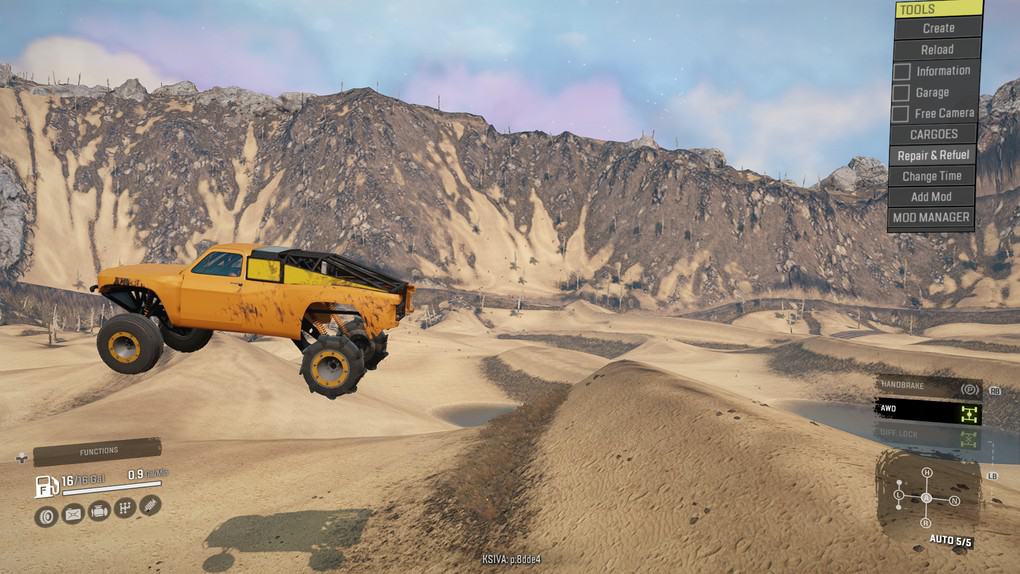Tick the Free Camera checkbox
The height and width of the screenshot is (574, 1020).
[901, 113]
